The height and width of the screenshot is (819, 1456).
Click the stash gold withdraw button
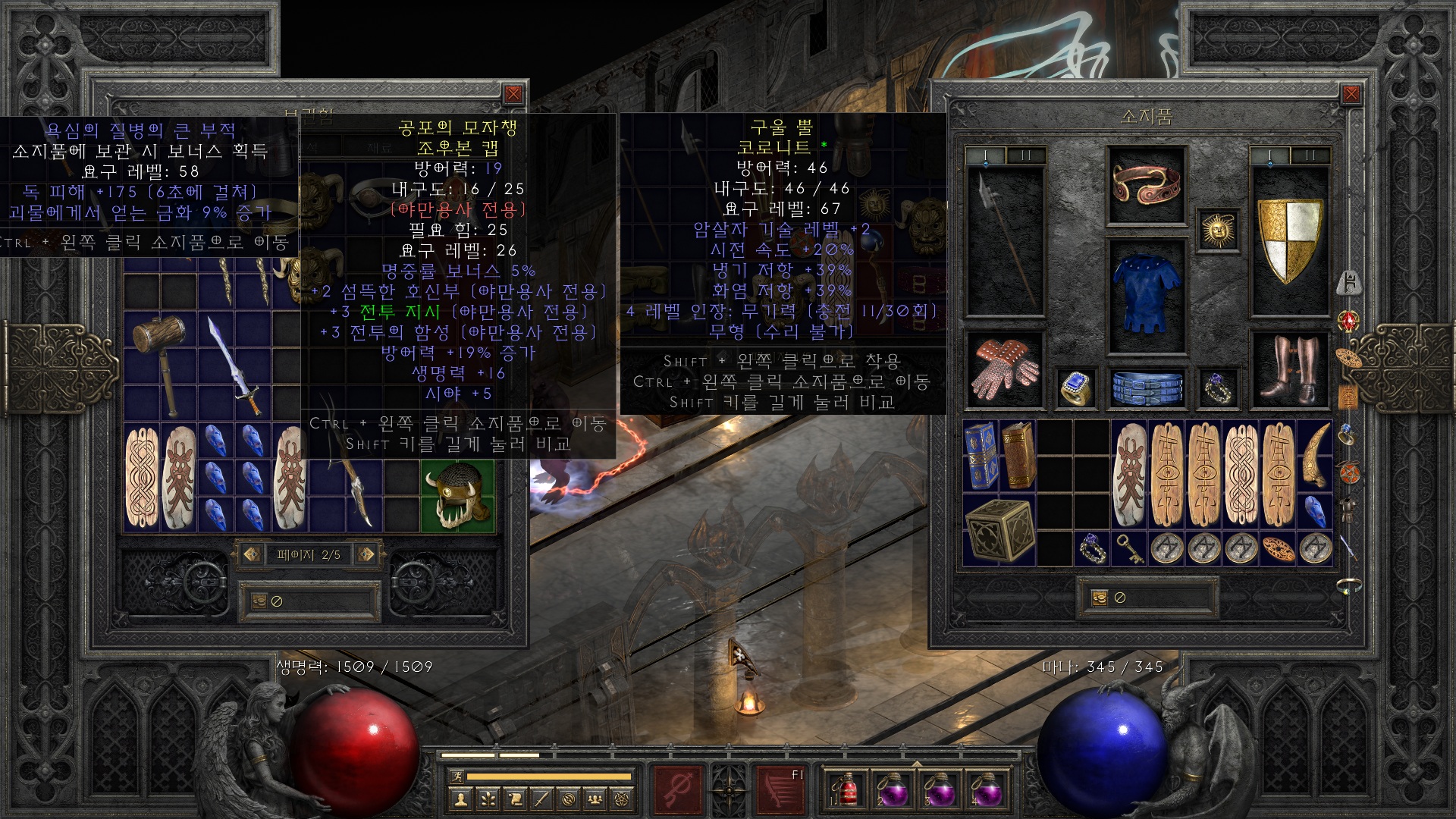[x=259, y=601]
